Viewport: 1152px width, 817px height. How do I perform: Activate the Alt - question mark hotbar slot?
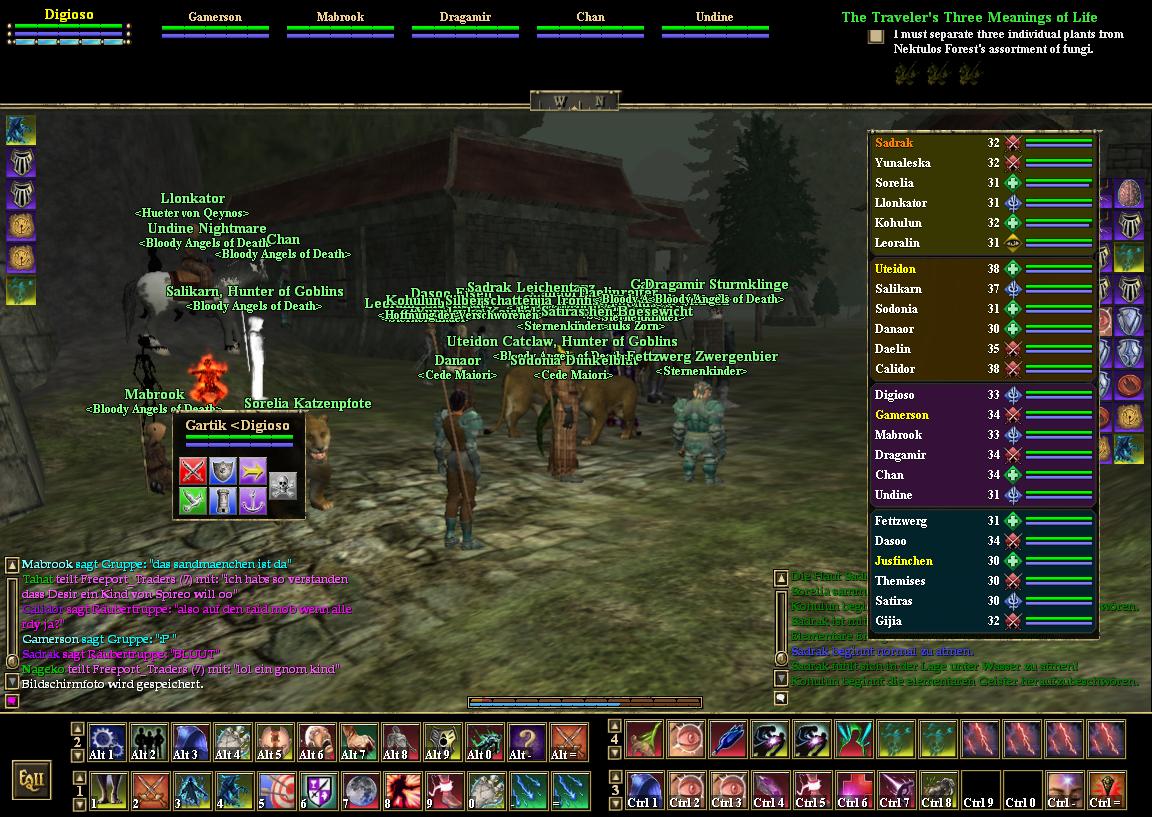coord(525,742)
